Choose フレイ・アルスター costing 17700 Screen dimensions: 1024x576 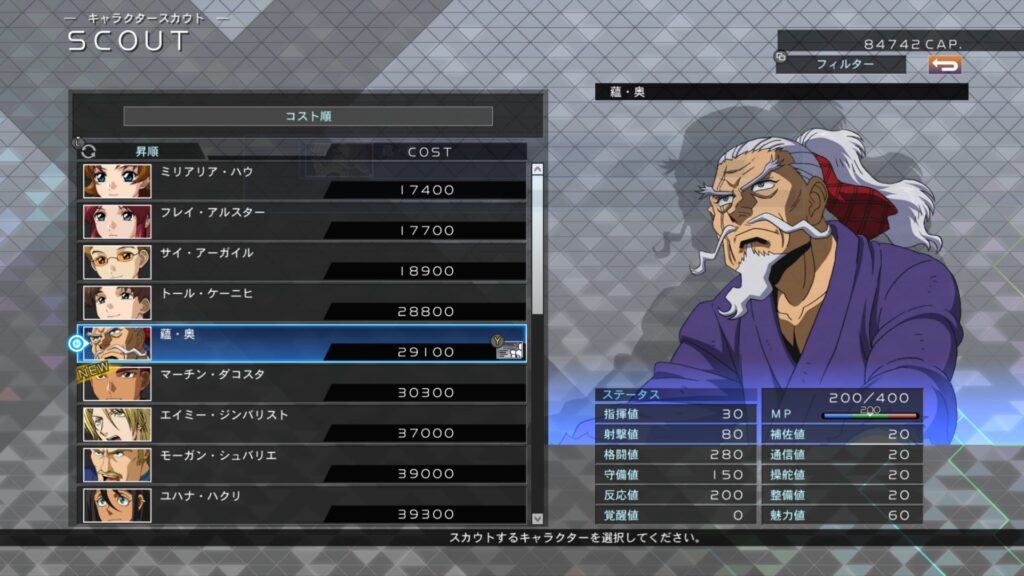304,221
